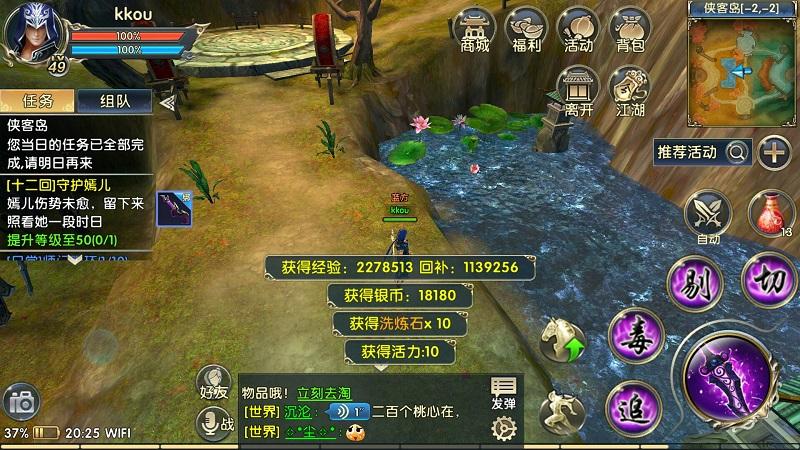The width and height of the screenshot is (800, 450).
Task: Toggle 自动 auto-combat
Action: 708,217
